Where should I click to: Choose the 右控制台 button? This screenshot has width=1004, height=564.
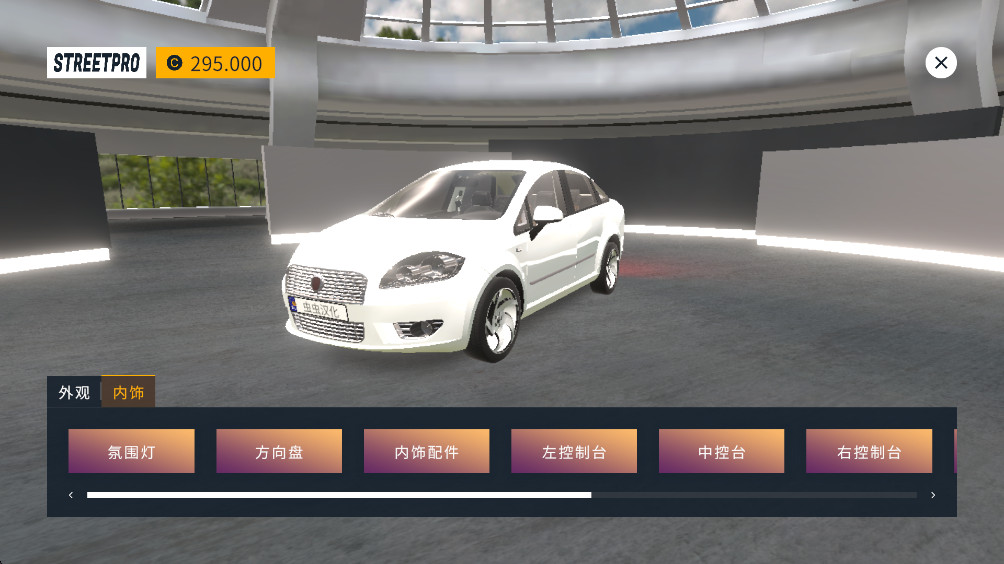(x=869, y=451)
